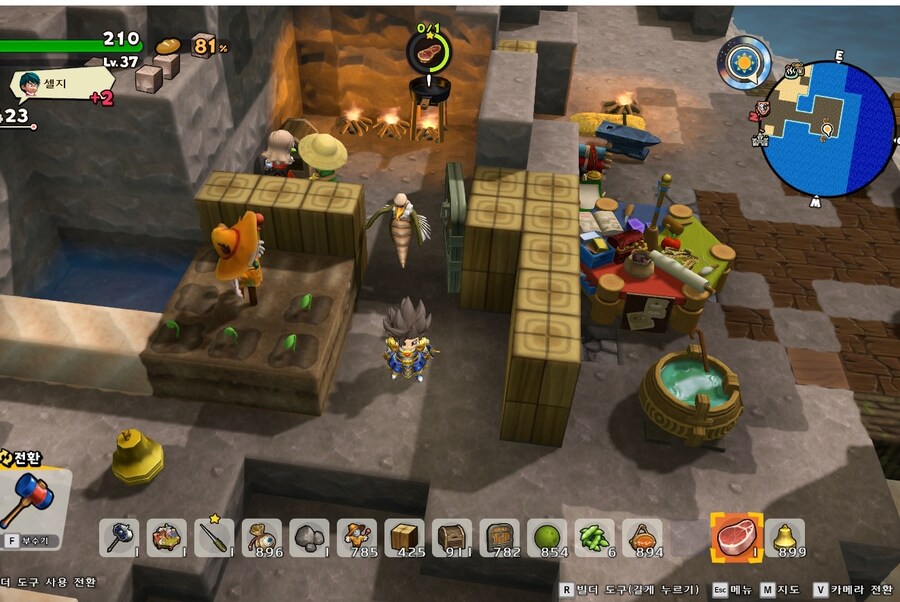This screenshot has height=602, width=900.
Task: Pick the orange pouch bag slot
Action: click(642, 538)
